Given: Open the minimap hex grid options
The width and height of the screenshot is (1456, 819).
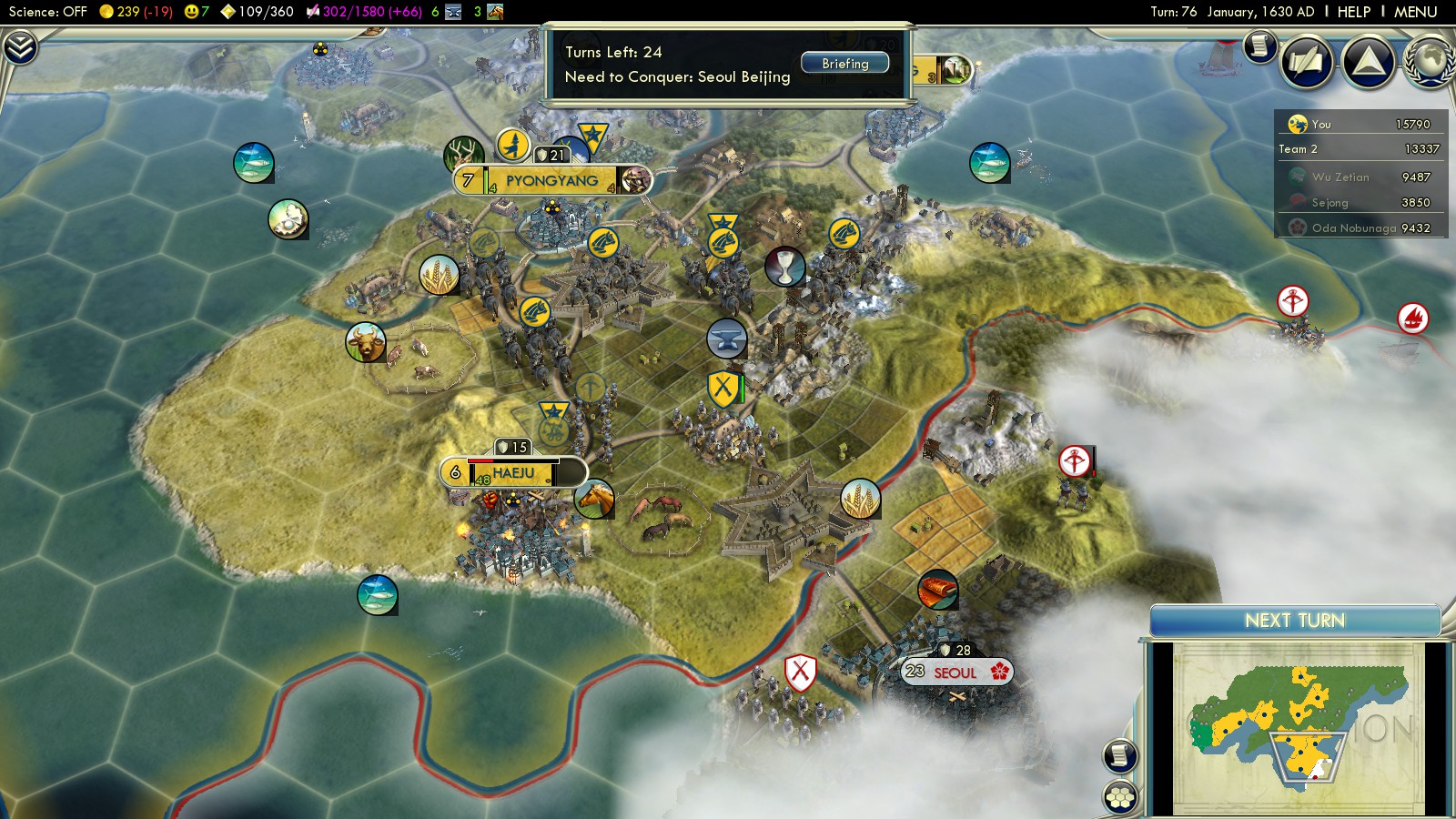Looking at the screenshot, I should (1120, 797).
